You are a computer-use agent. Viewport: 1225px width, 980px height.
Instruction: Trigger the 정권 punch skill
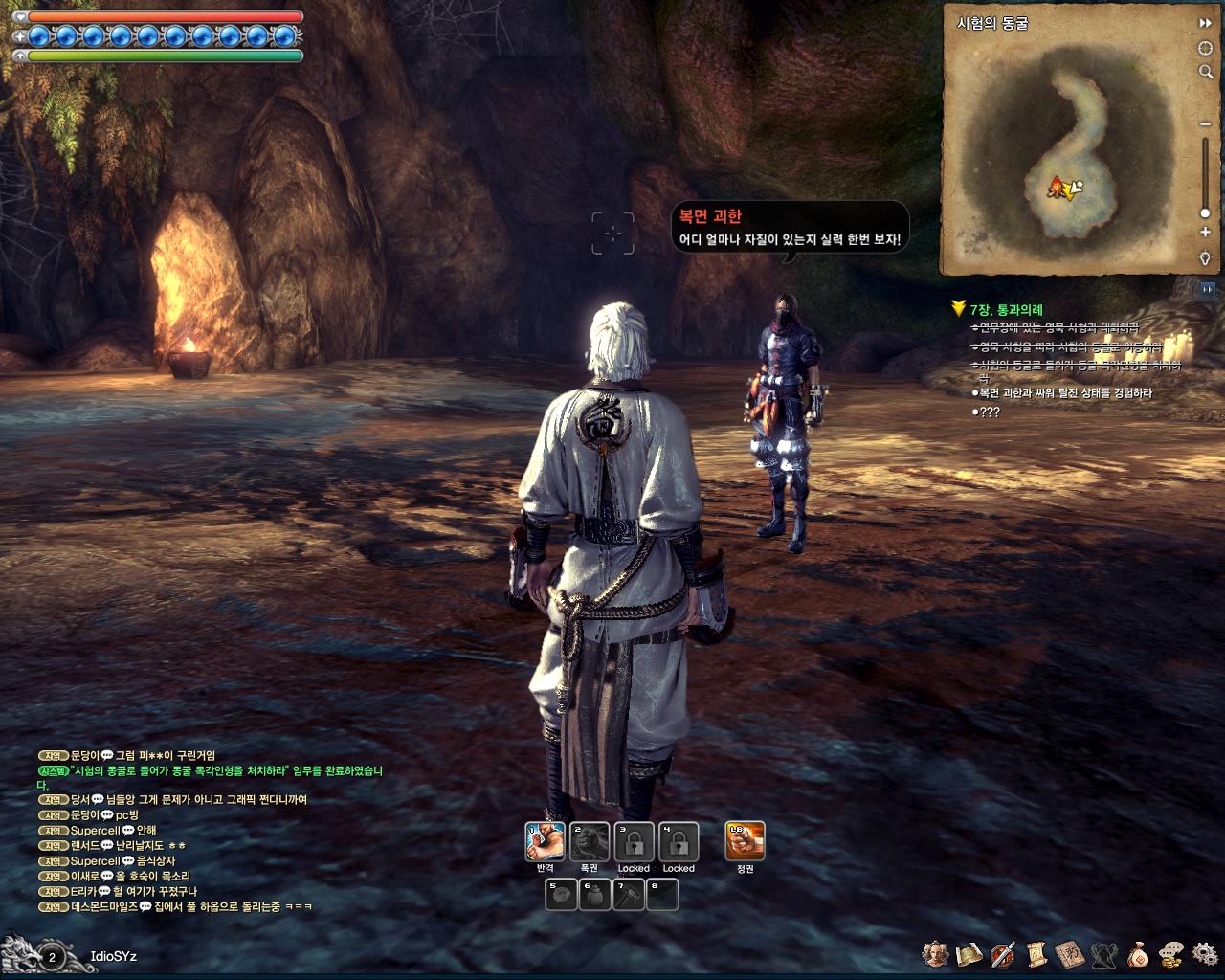(746, 842)
